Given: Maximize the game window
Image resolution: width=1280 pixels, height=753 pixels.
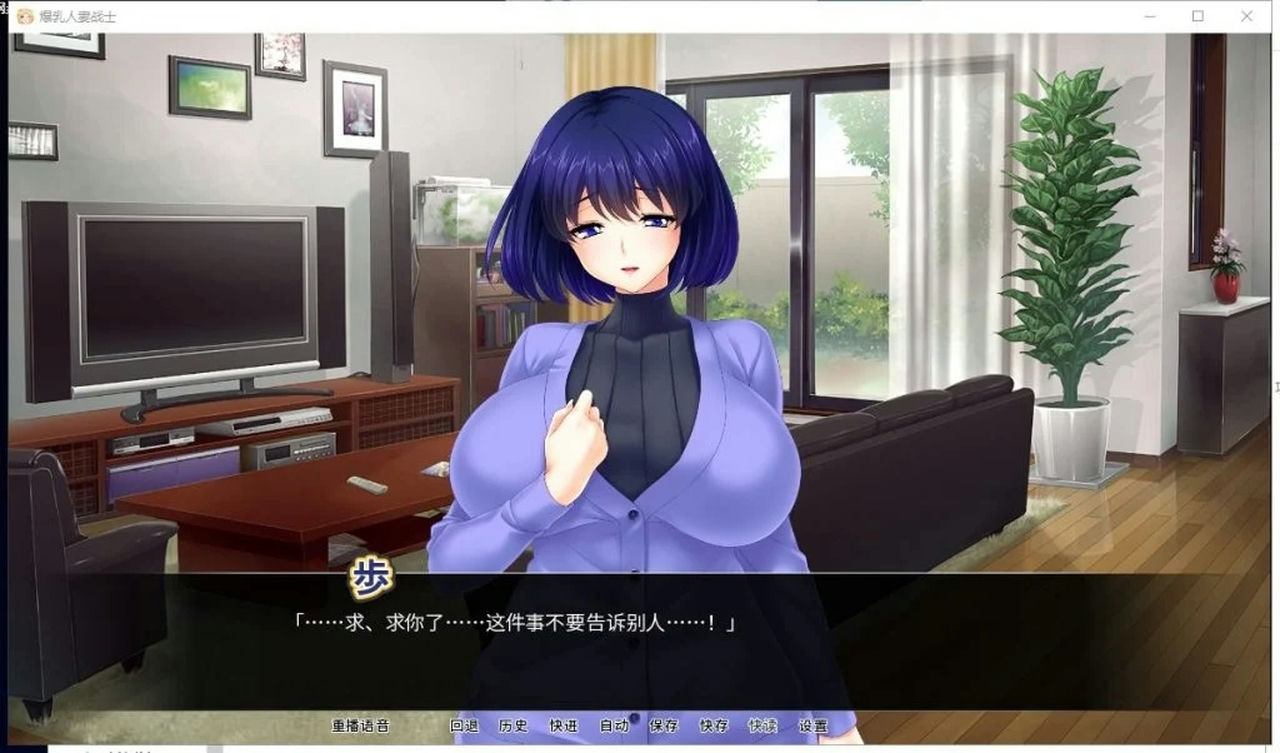Looking at the screenshot, I should pyautogui.click(x=1196, y=16).
